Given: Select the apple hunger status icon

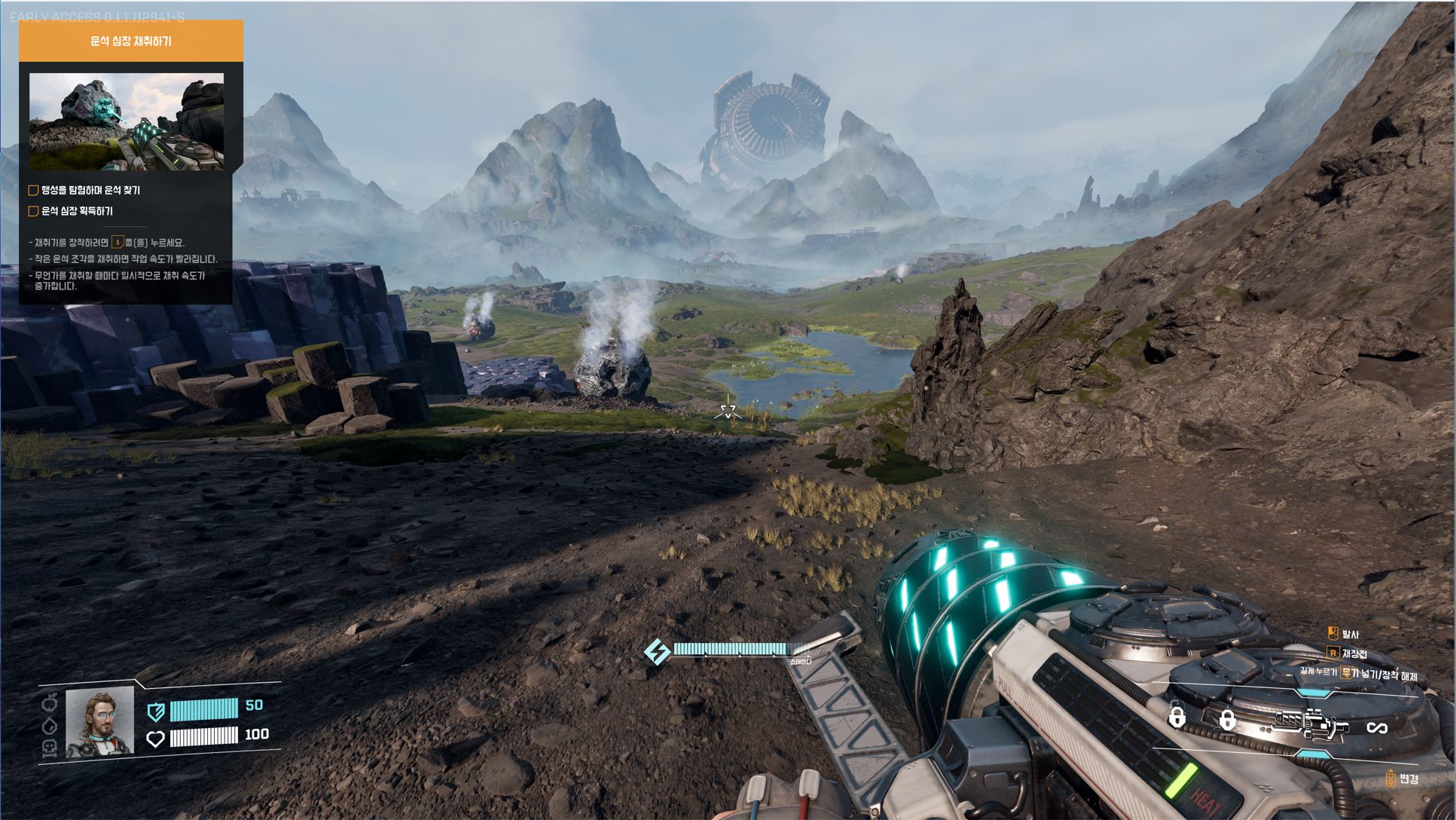Looking at the screenshot, I should [50, 703].
